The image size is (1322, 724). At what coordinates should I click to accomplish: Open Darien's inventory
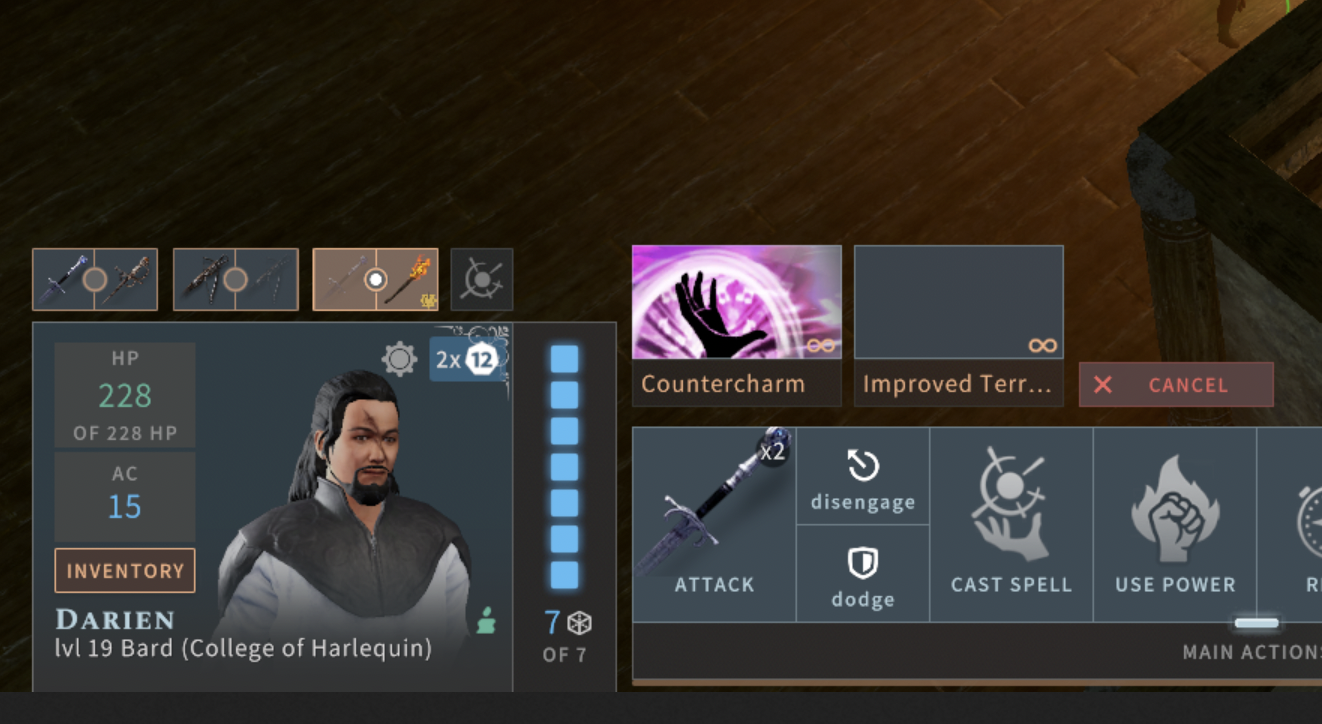(x=124, y=570)
